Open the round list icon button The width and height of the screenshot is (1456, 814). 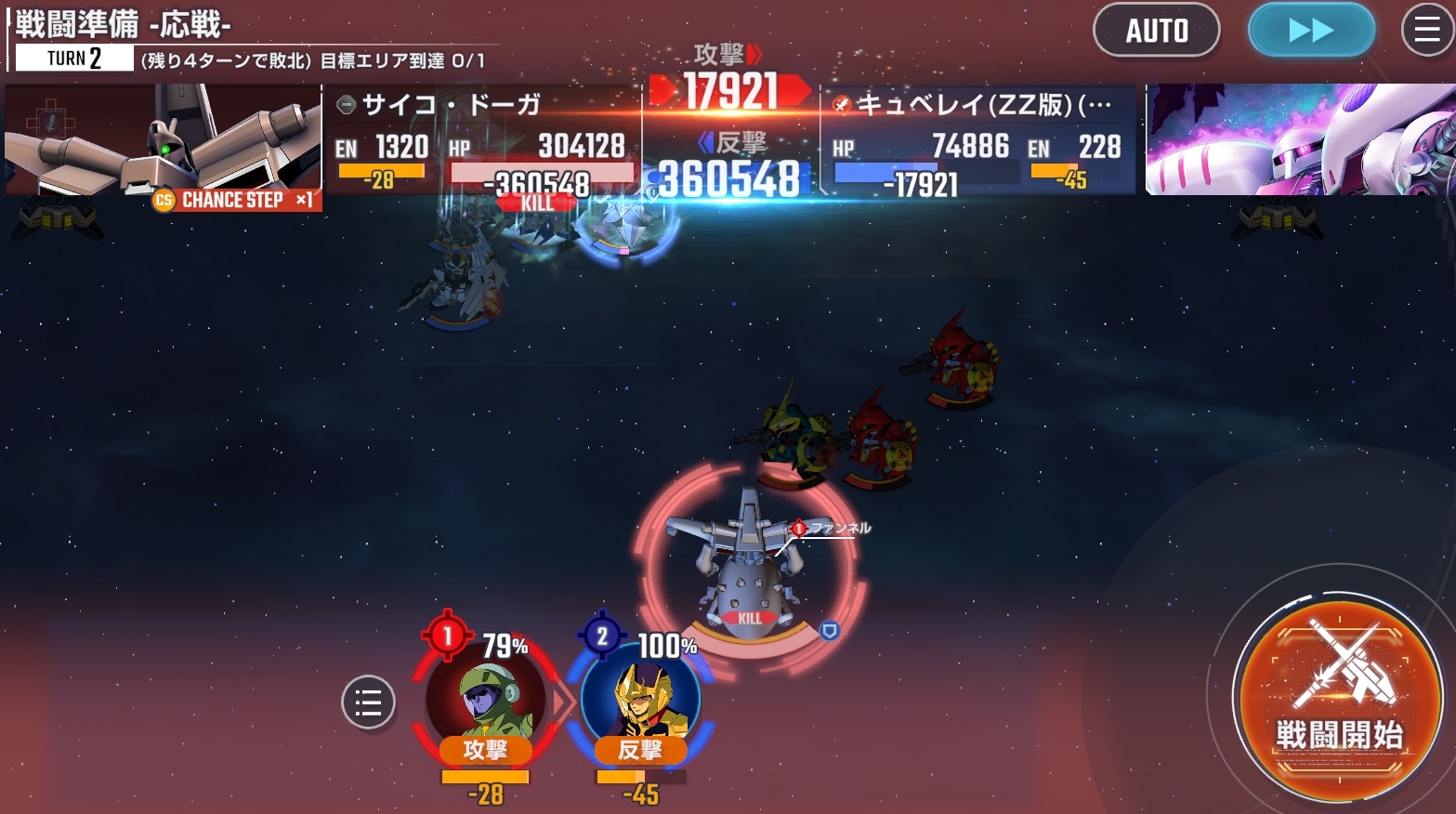point(368,702)
